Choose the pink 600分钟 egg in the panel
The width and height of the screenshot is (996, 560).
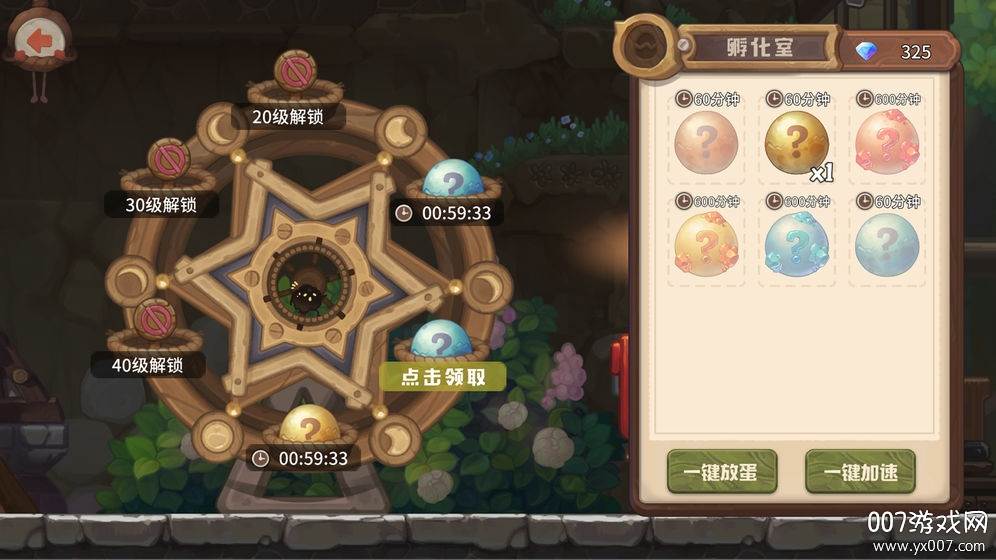click(887, 145)
